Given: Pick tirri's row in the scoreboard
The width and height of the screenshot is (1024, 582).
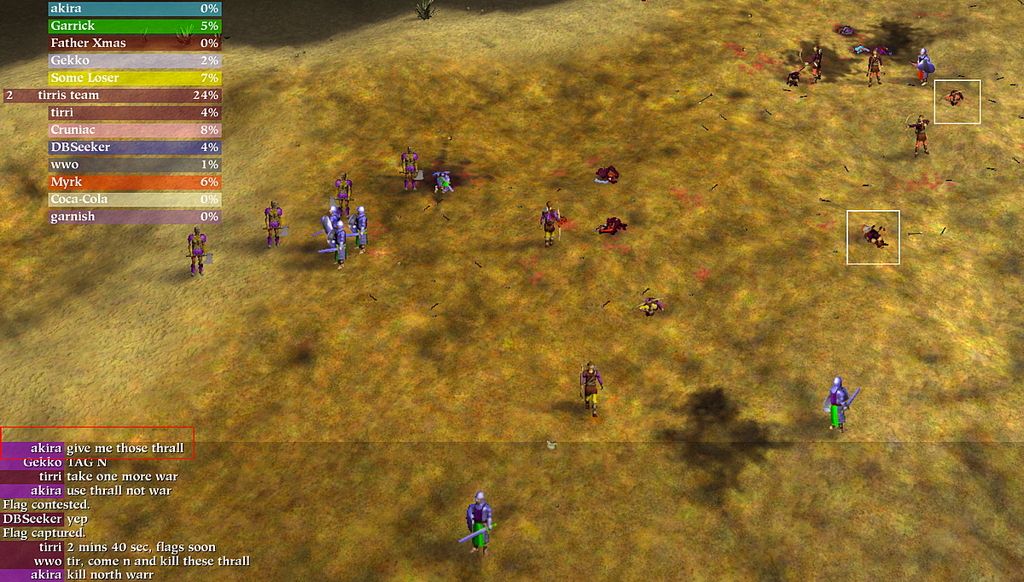Looking at the screenshot, I should [135, 113].
